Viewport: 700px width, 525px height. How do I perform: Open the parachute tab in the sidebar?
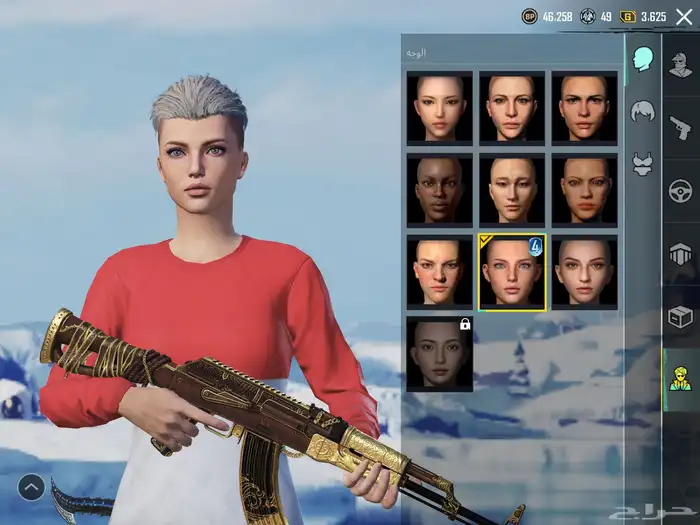681,254
